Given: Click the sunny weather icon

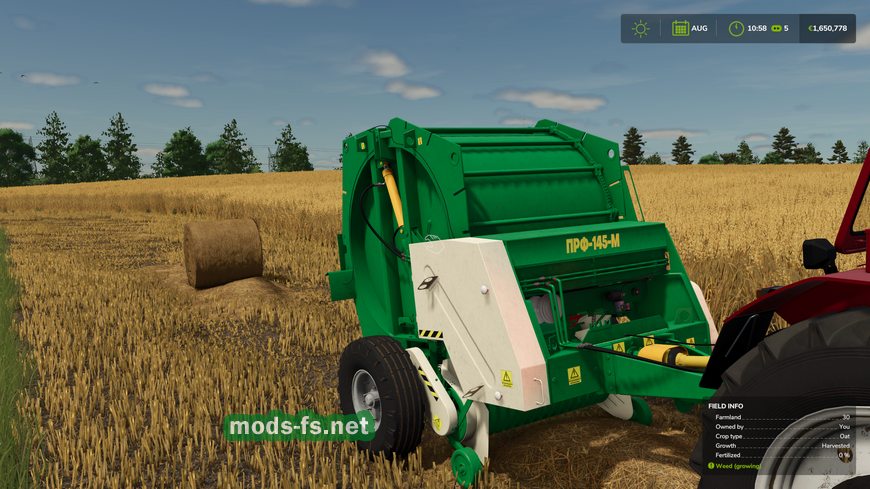Looking at the screenshot, I should coord(641,28).
